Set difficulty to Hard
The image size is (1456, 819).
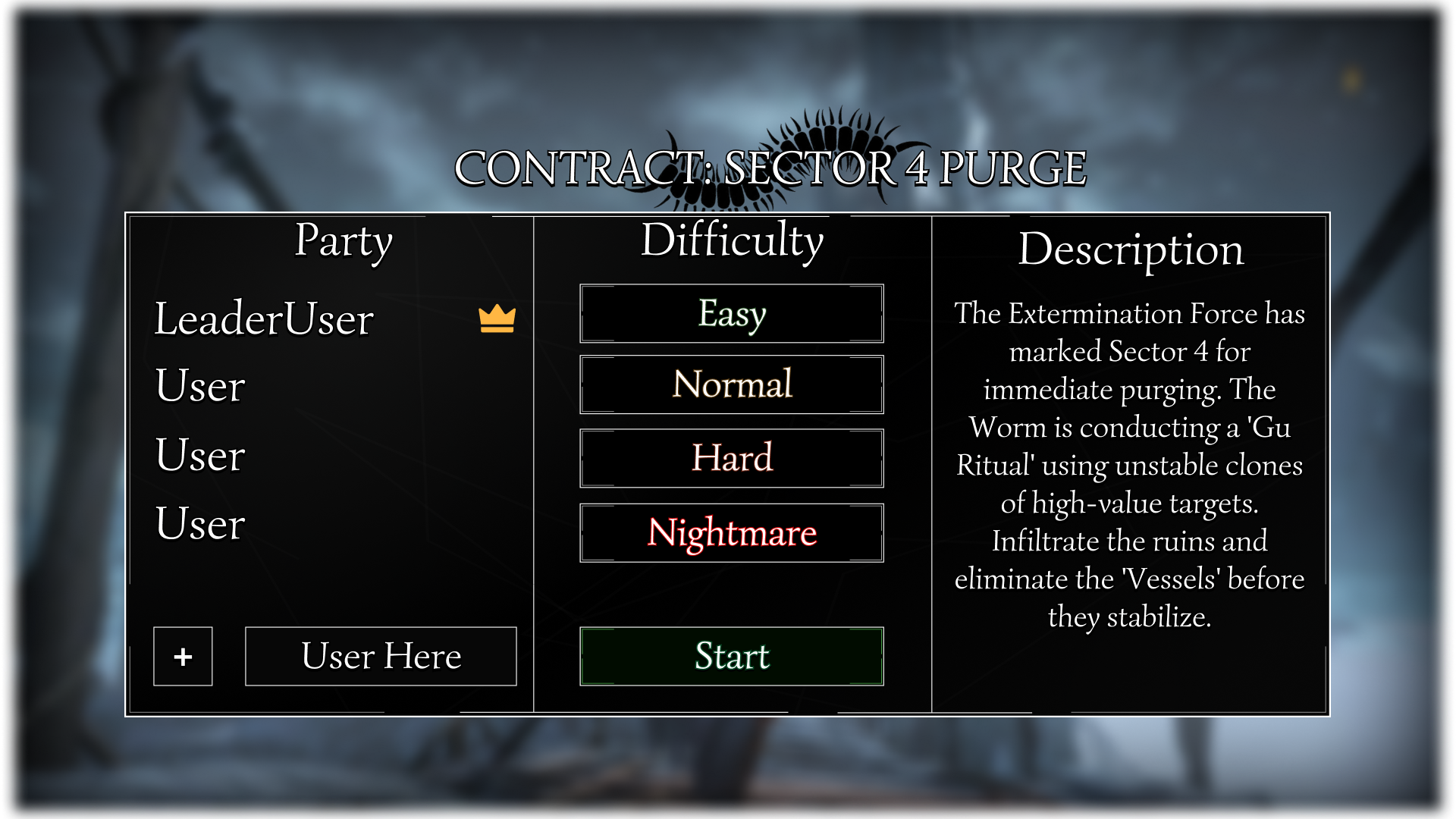coord(732,458)
